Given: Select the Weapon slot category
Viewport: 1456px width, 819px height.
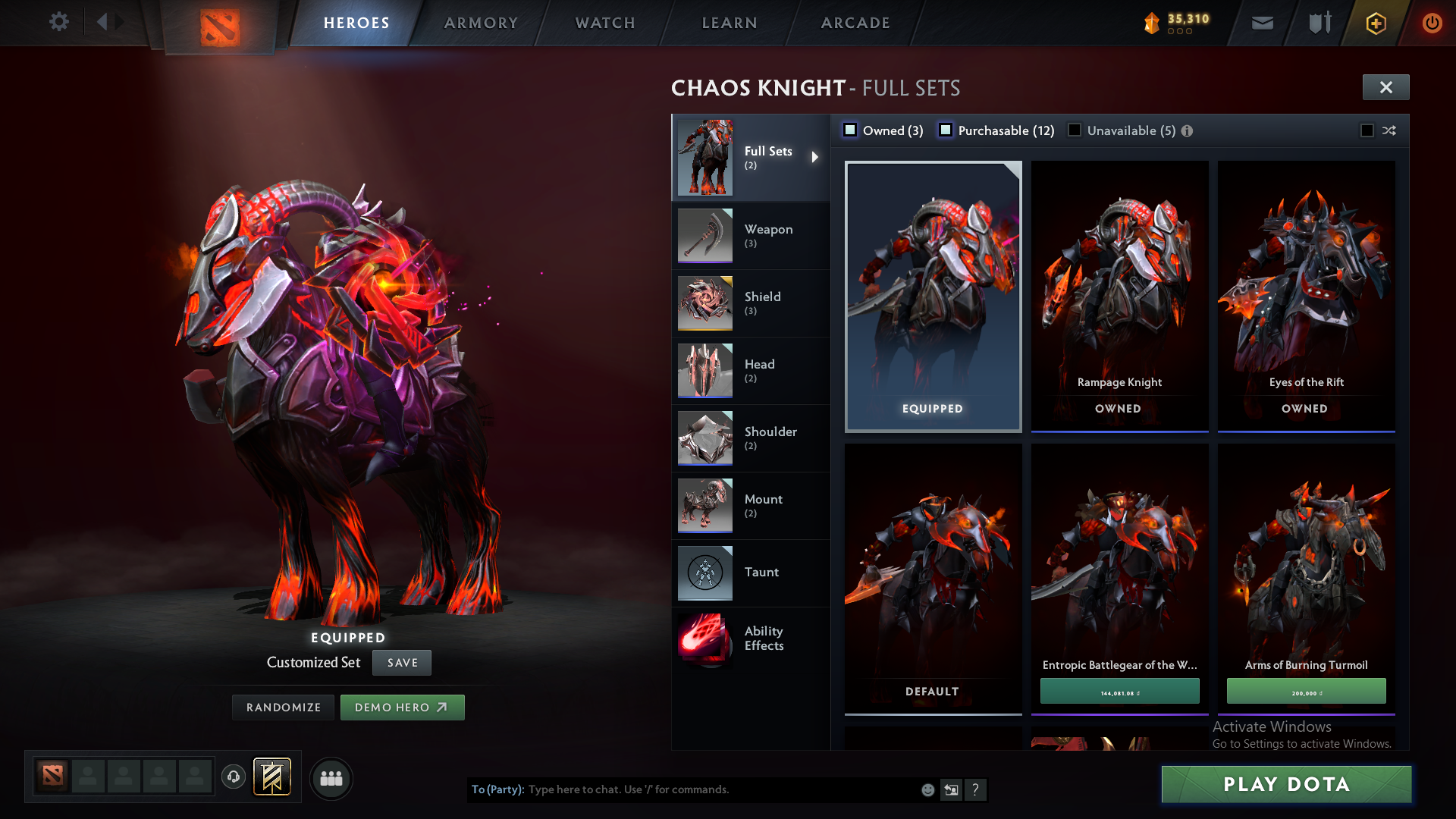Looking at the screenshot, I should pyautogui.click(x=750, y=236).
